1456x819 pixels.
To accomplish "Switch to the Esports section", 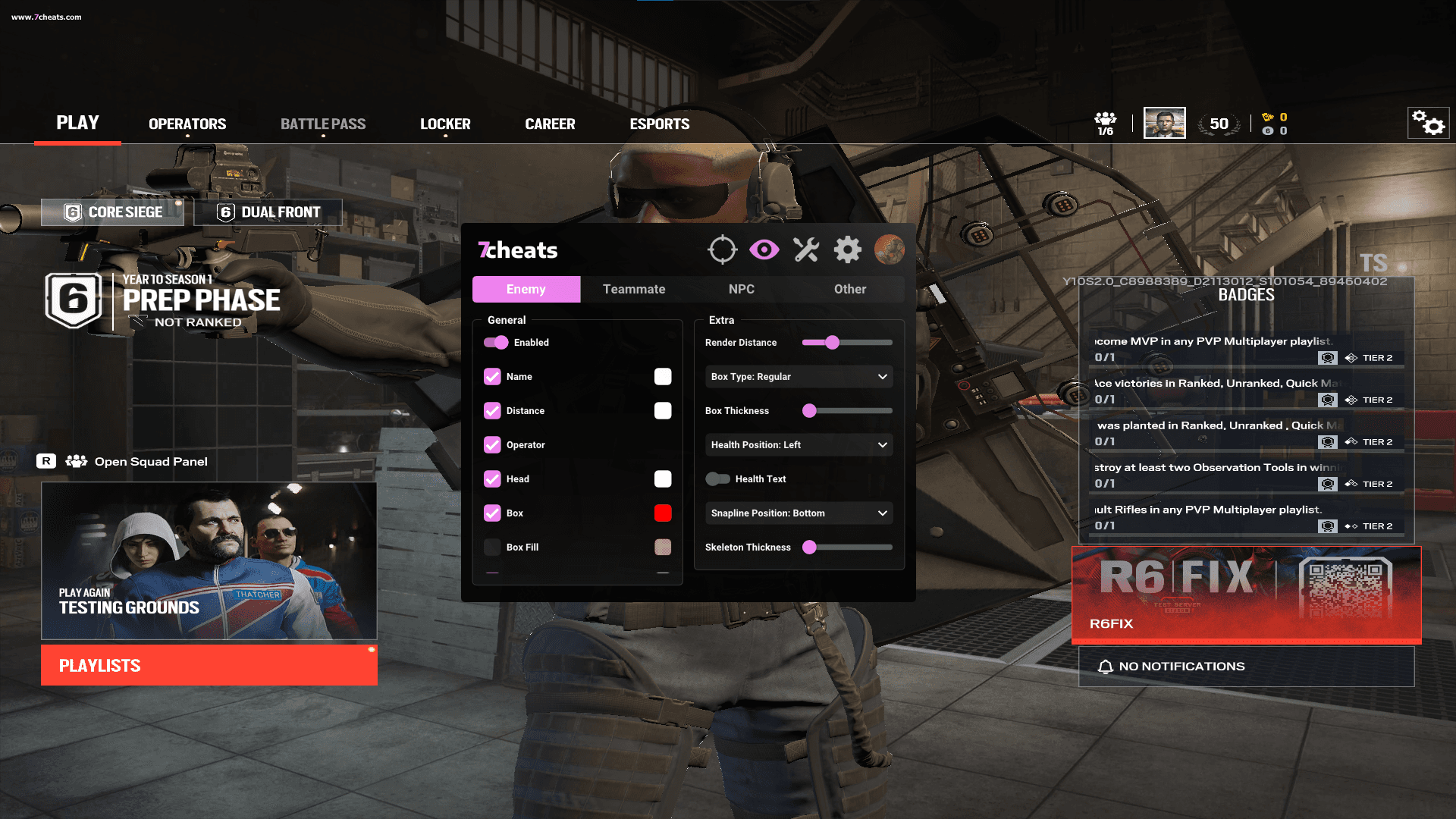I will coord(659,124).
